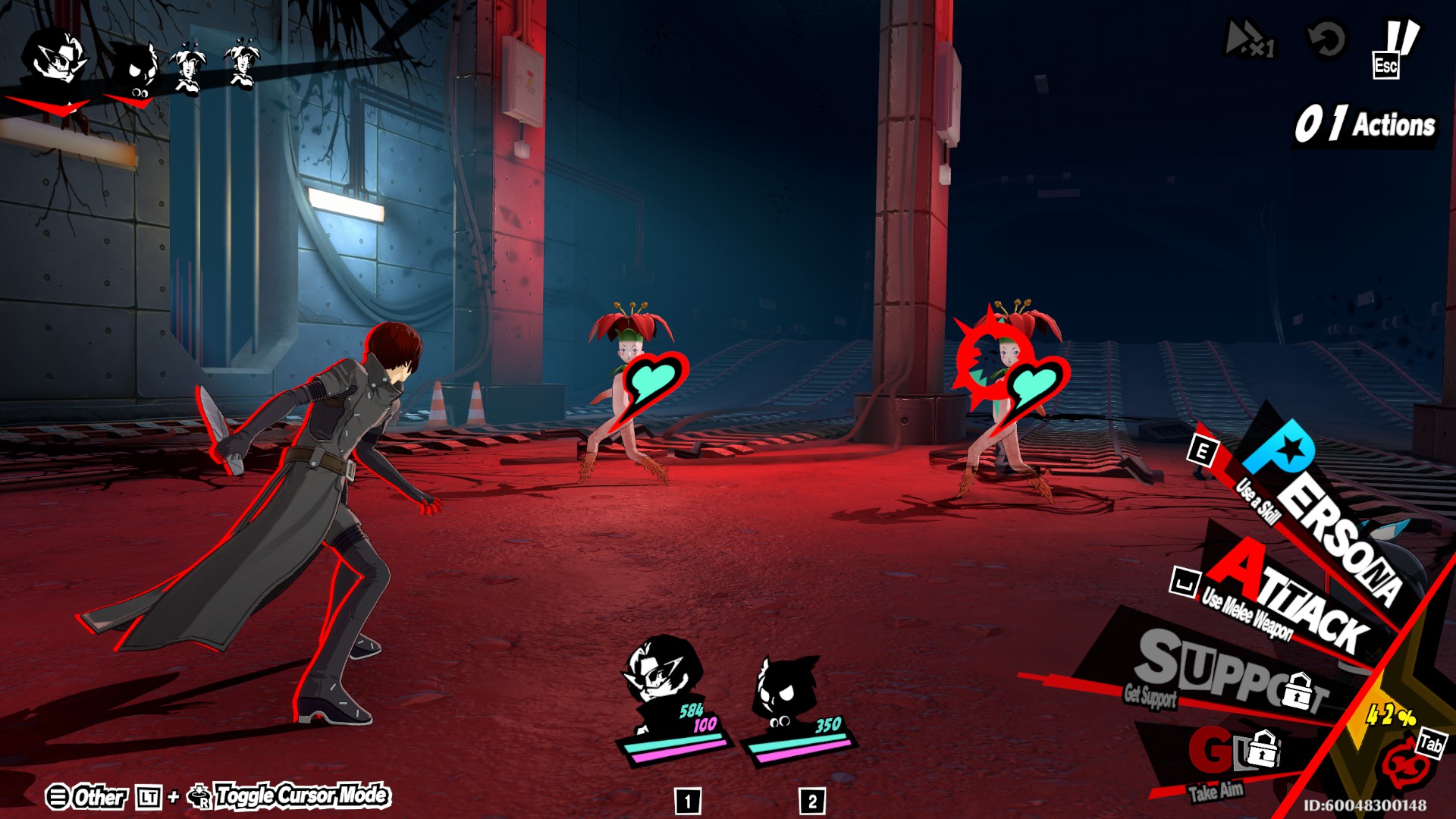This screenshot has height=819, width=1456.
Task: Open the pause menu exclamation icon
Action: pos(1395,47)
